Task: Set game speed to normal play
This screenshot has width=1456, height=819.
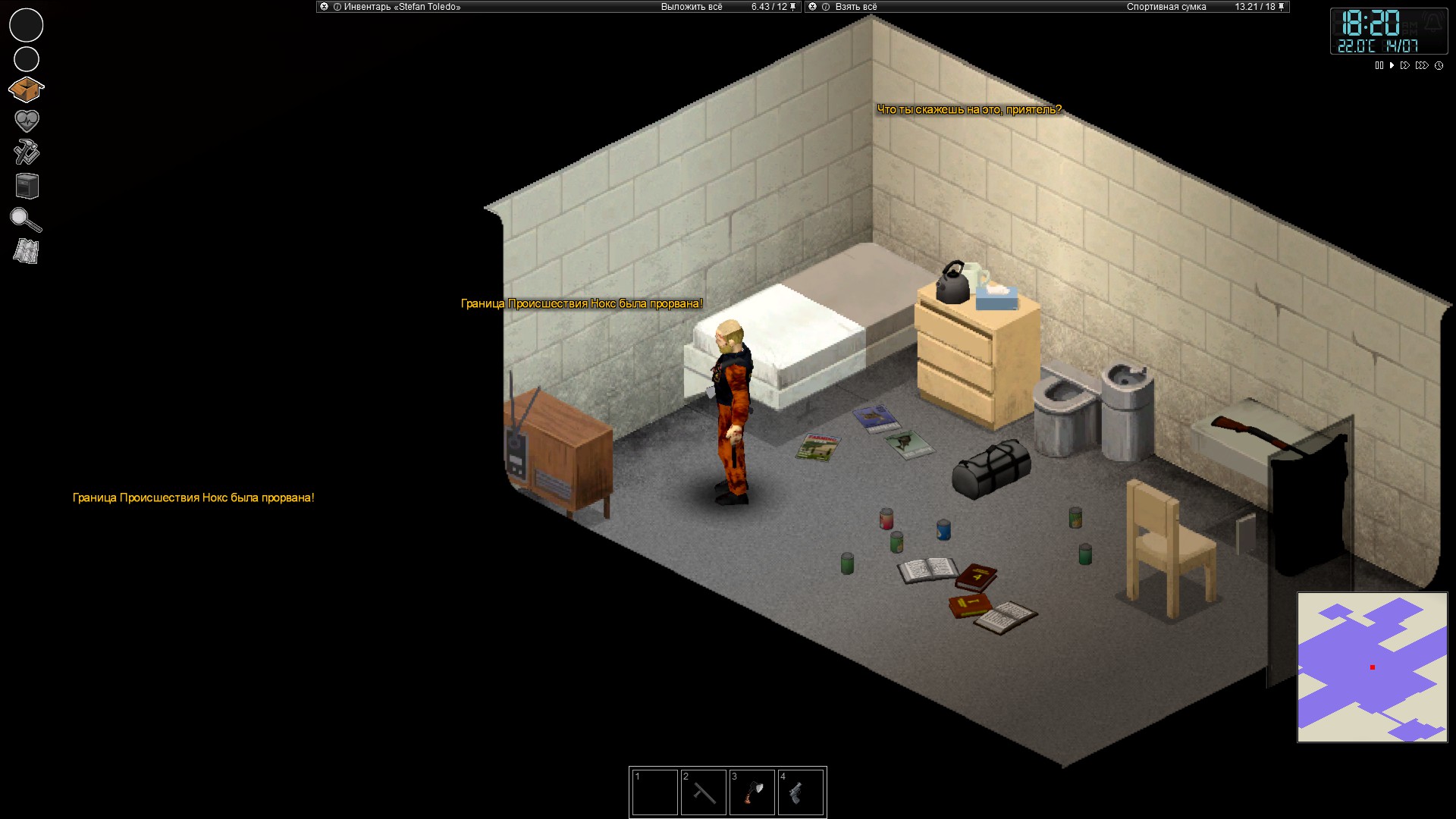Action: 1392,66
